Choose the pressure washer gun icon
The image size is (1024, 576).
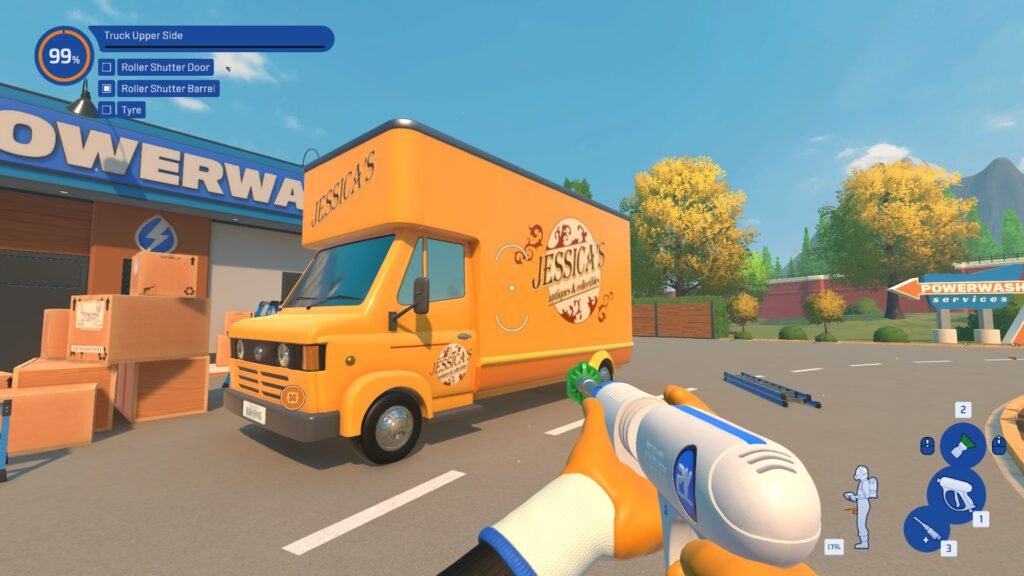point(956,493)
